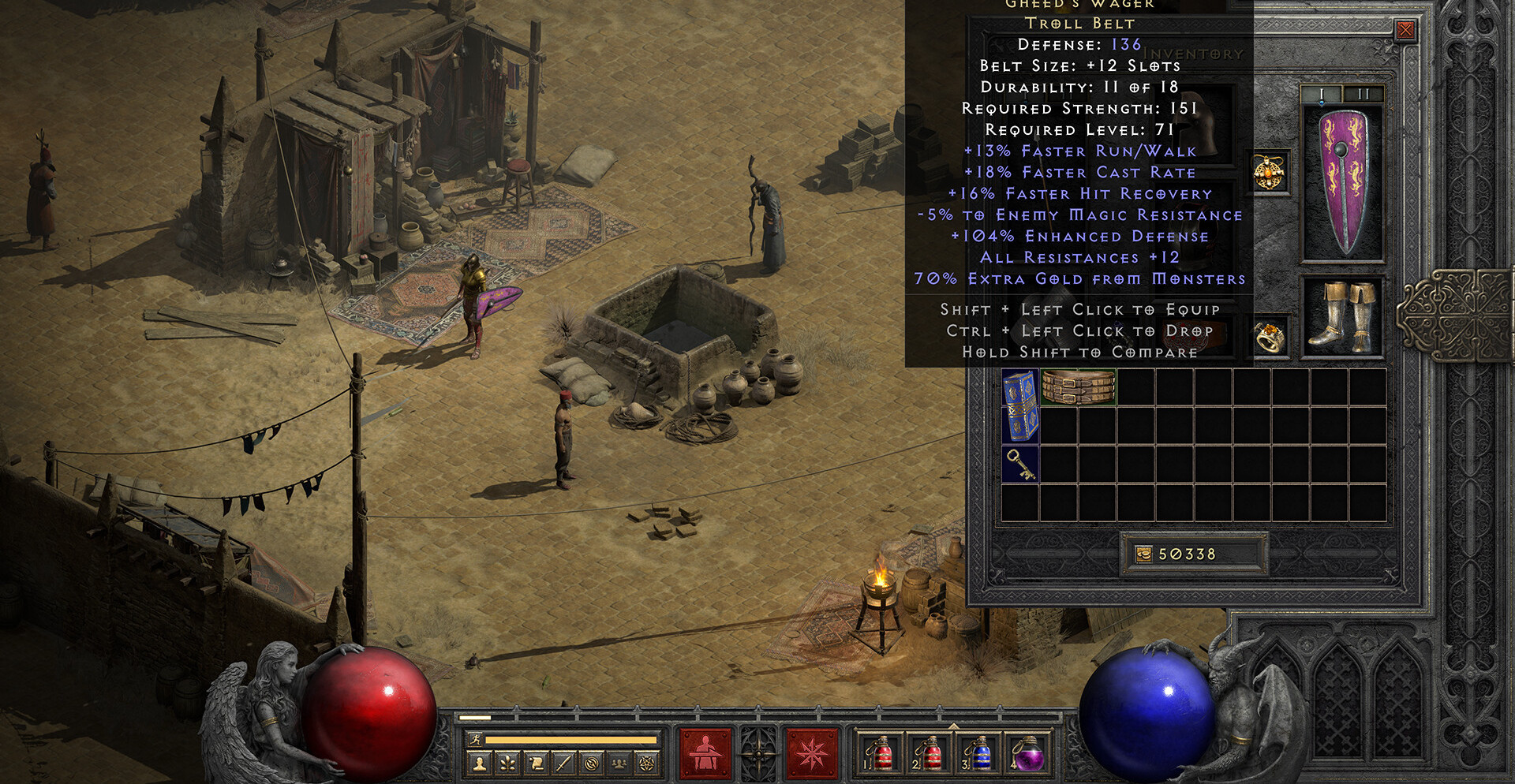
Task: Use the purple rejuvenation potion in belt slot 4
Action: pos(1029,754)
